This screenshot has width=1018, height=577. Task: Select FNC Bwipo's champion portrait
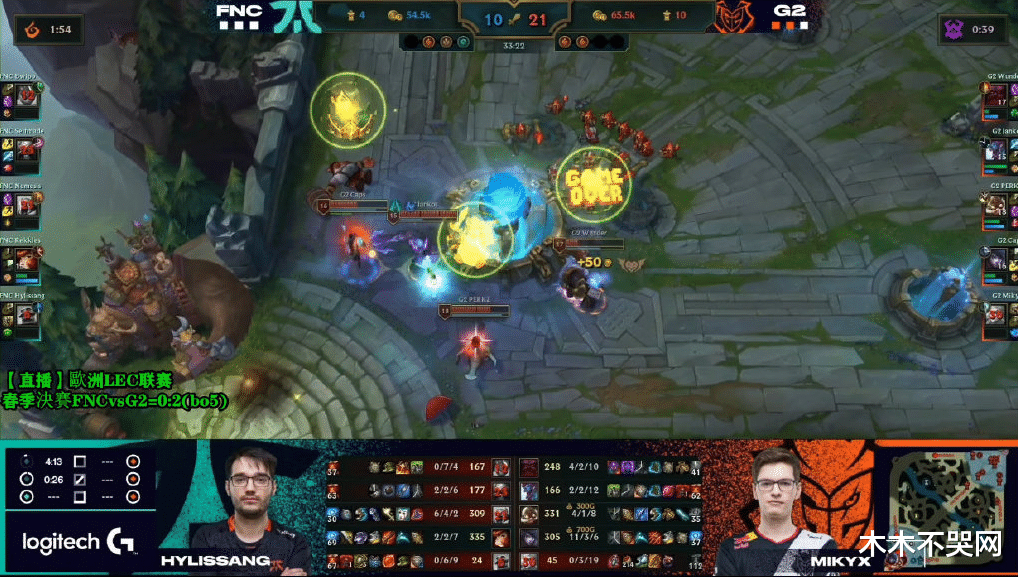tap(28, 98)
